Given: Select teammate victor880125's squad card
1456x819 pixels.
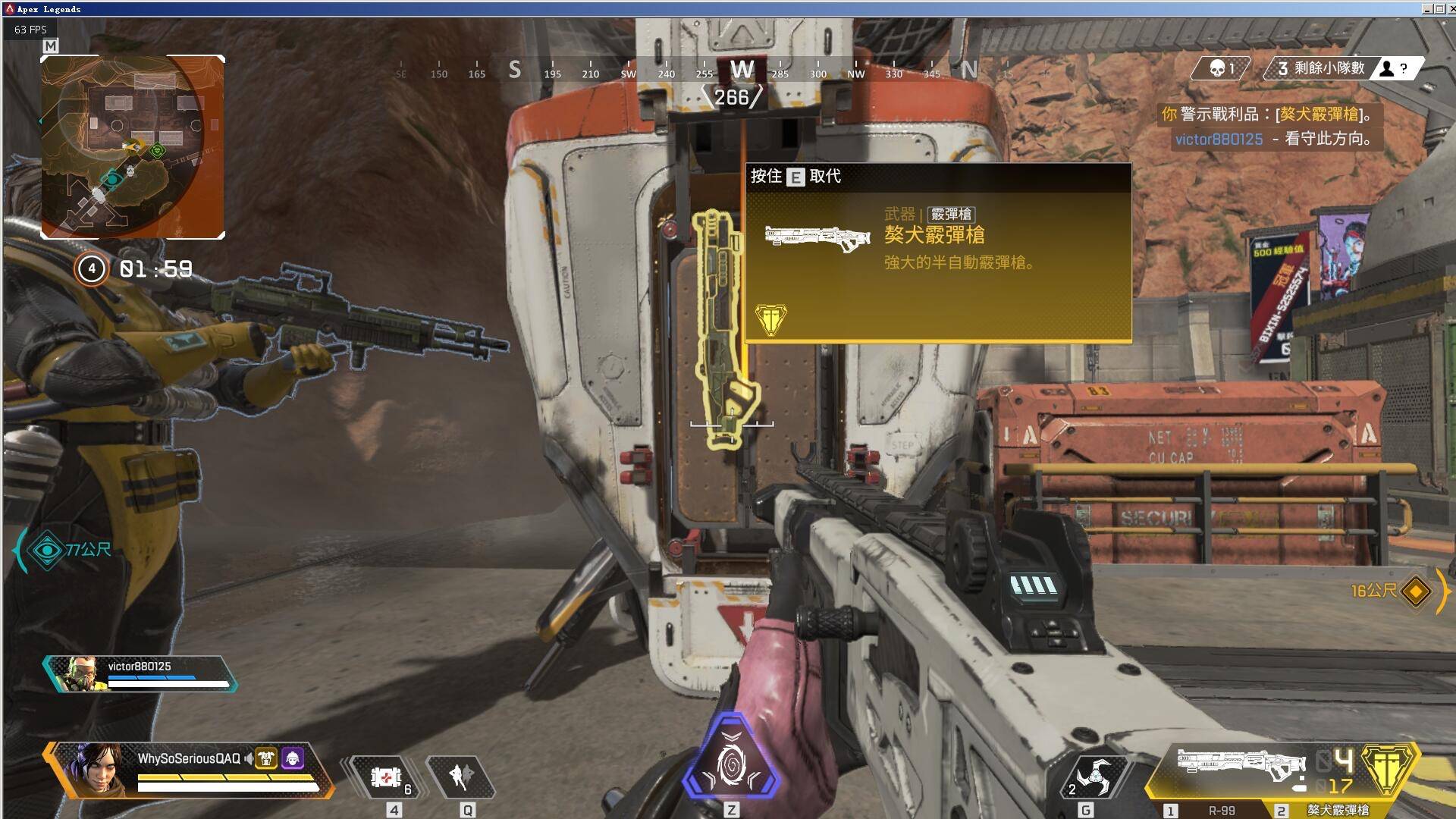Looking at the screenshot, I should point(140,673).
